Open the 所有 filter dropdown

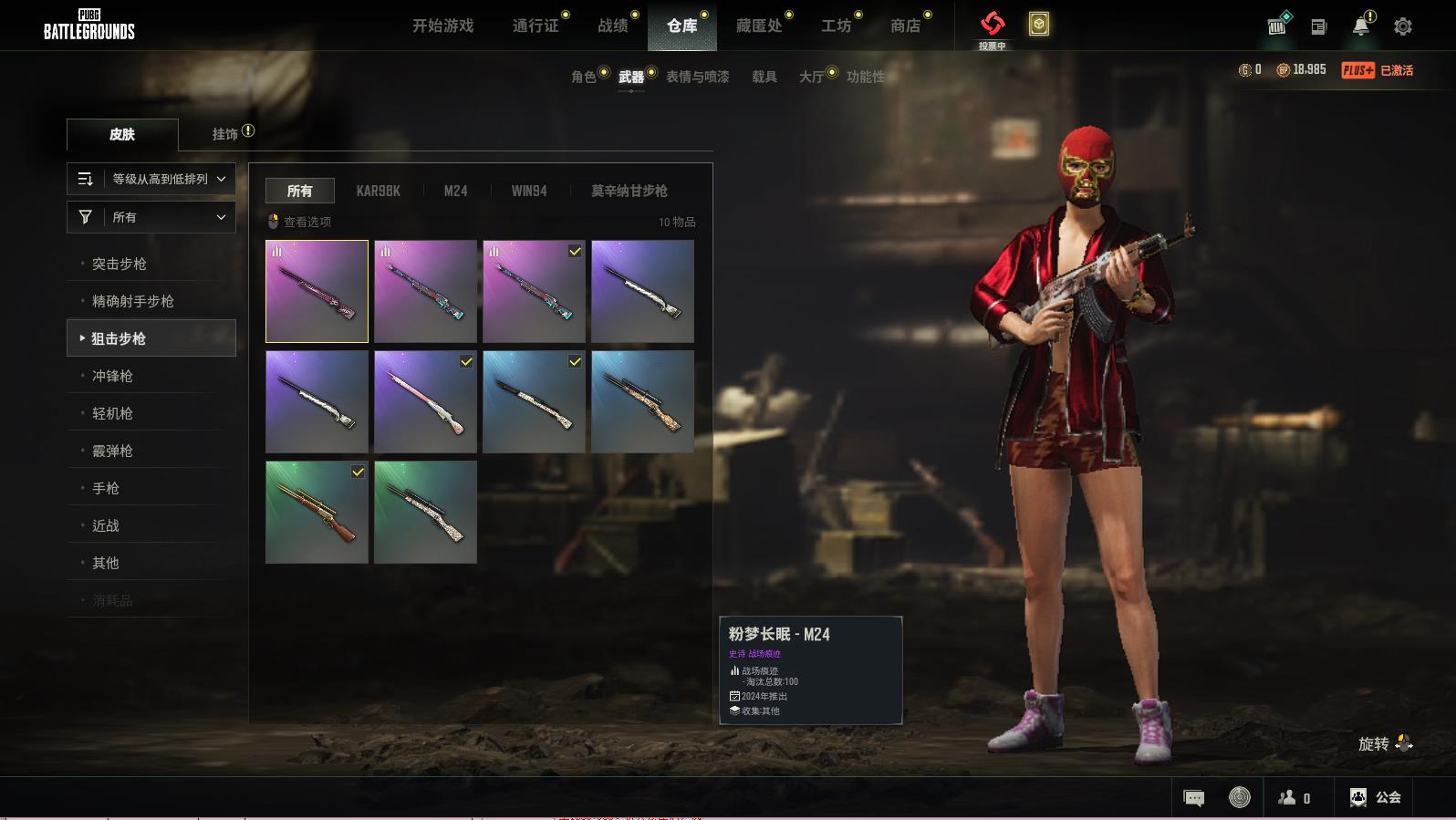[151, 217]
